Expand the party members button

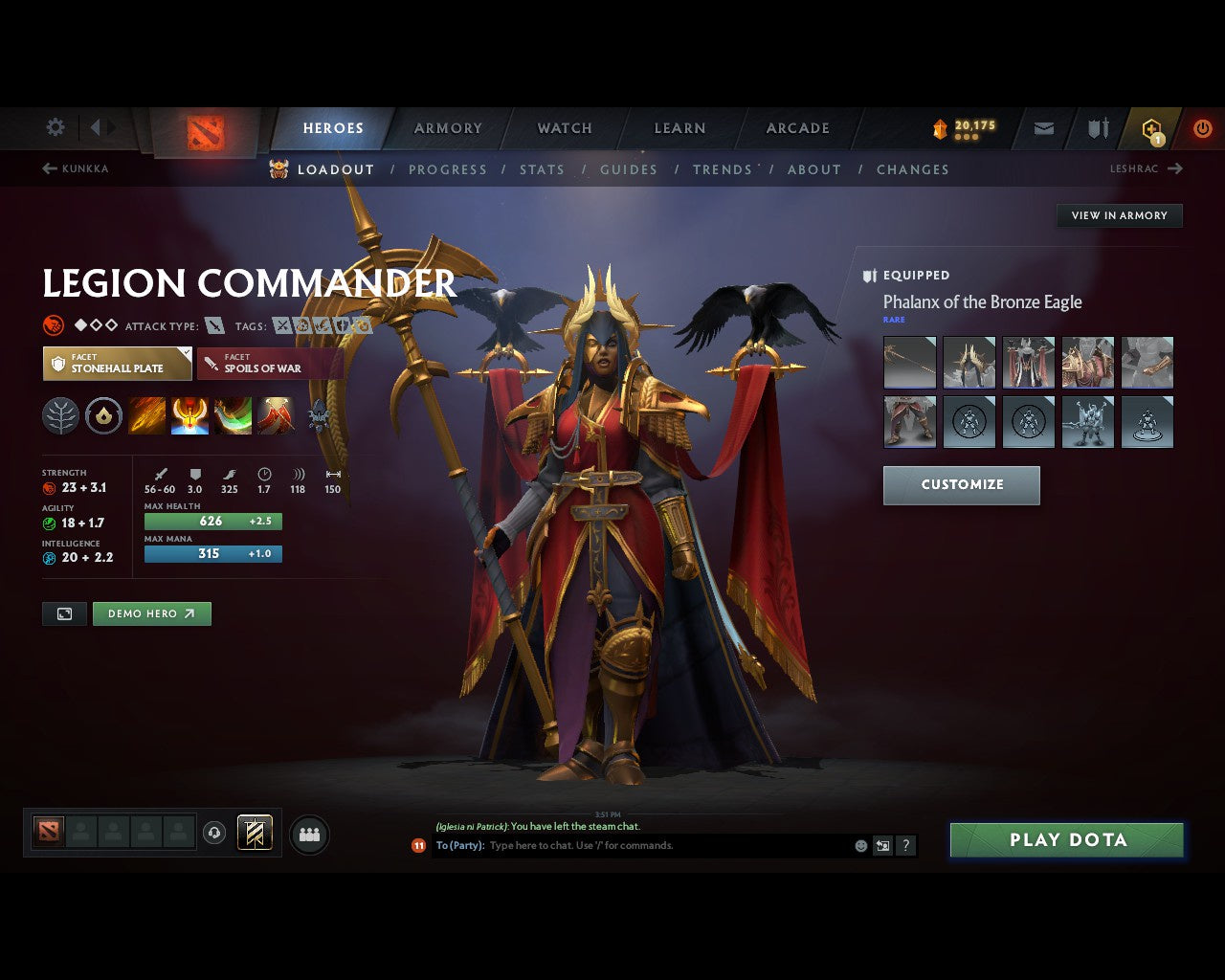(308, 833)
